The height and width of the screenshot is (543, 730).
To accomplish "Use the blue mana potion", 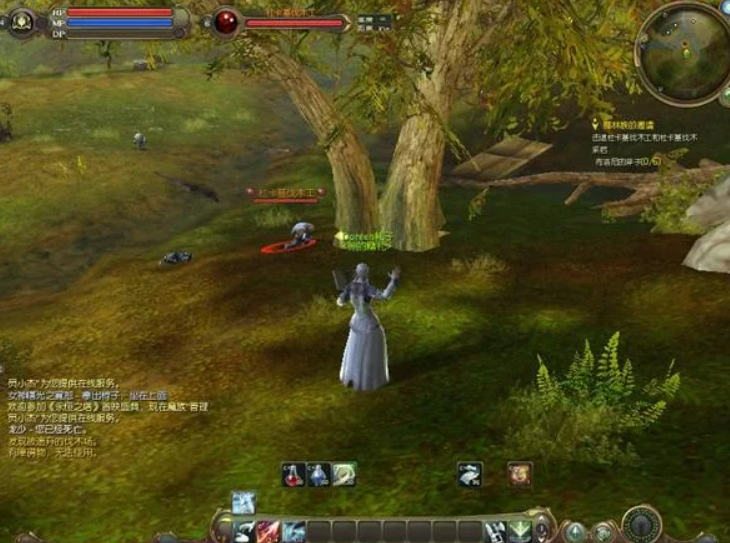I will (319, 474).
